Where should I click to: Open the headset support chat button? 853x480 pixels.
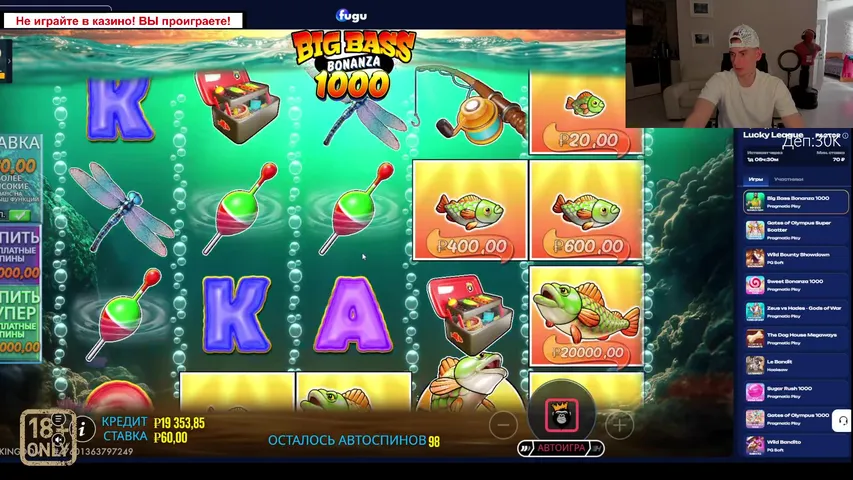841,421
